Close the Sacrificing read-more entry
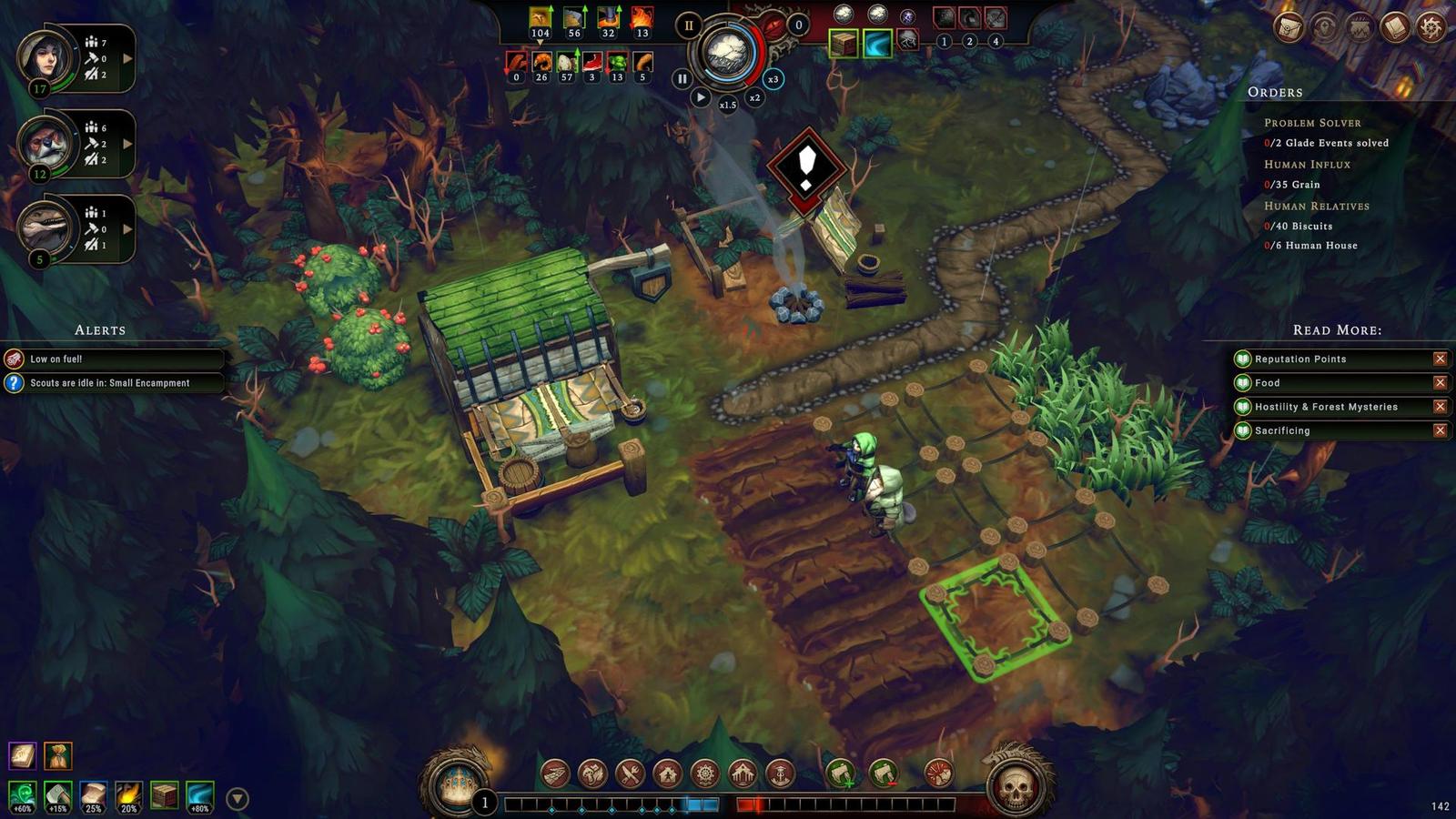 tap(1440, 430)
